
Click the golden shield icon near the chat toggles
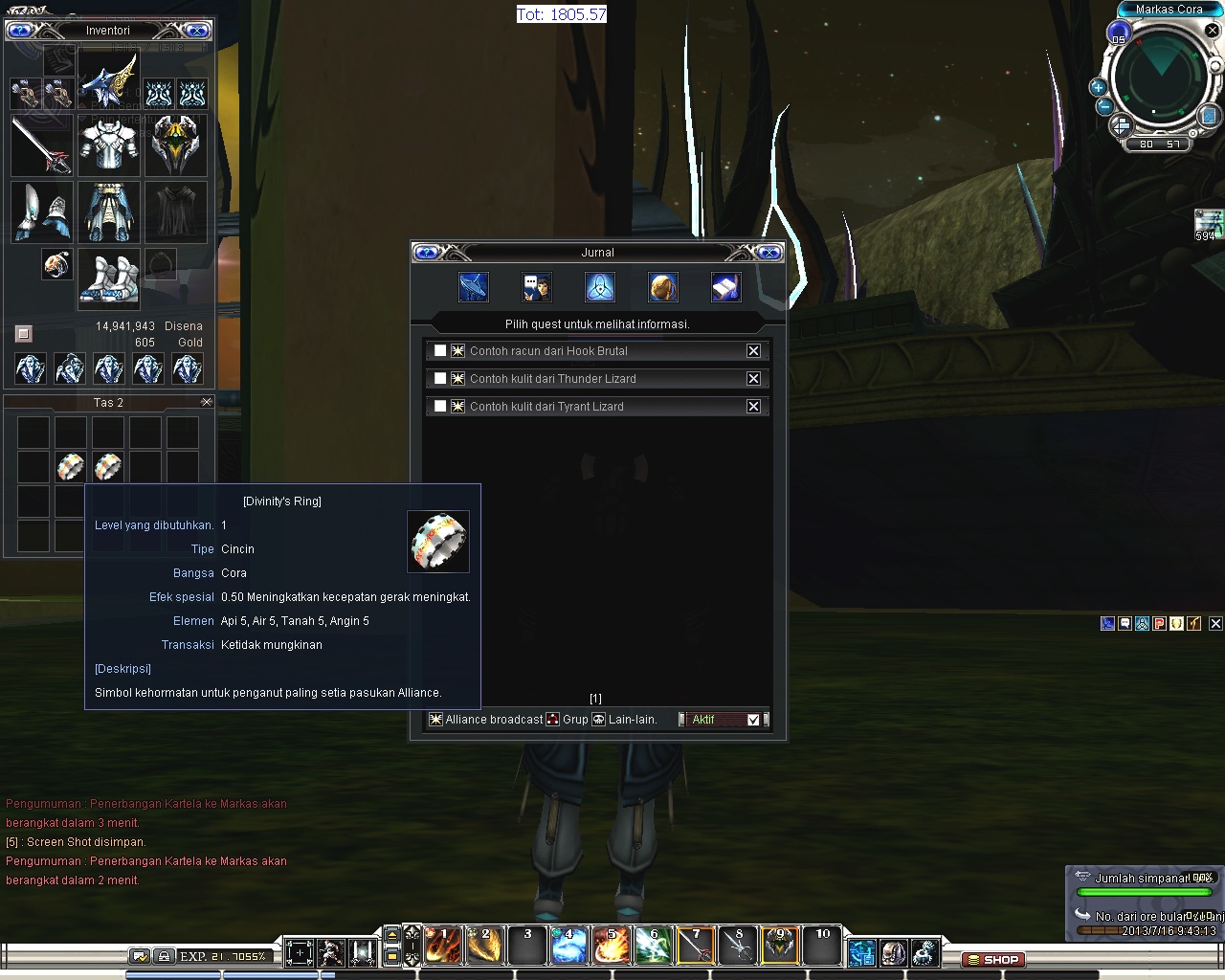(1175, 623)
